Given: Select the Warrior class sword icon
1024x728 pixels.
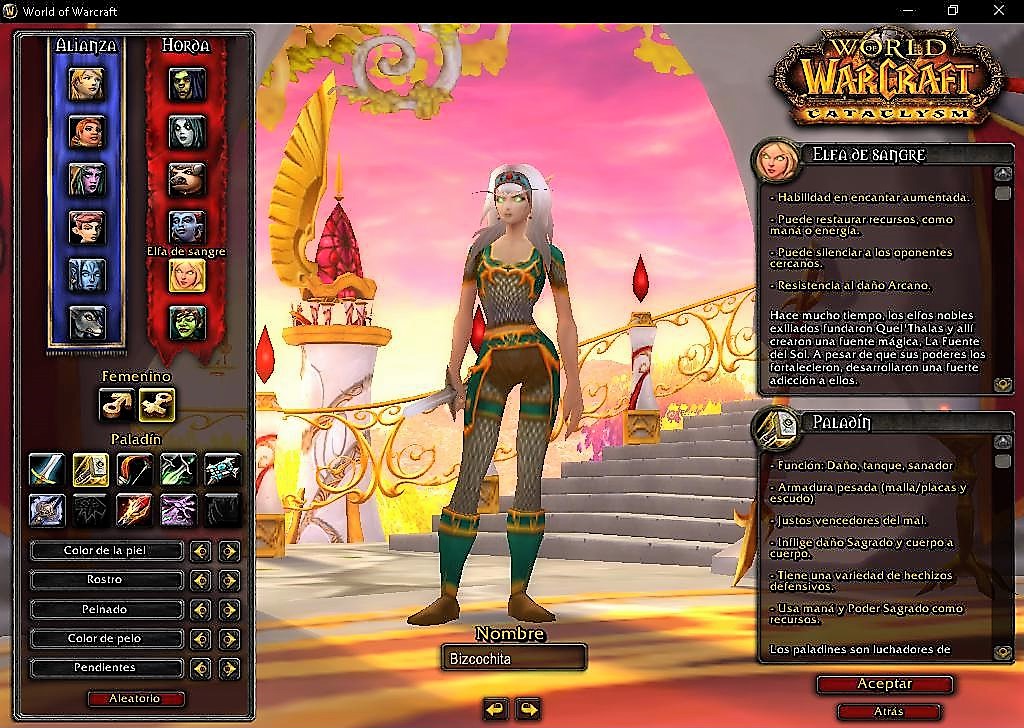Looking at the screenshot, I should (x=46, y=469).
